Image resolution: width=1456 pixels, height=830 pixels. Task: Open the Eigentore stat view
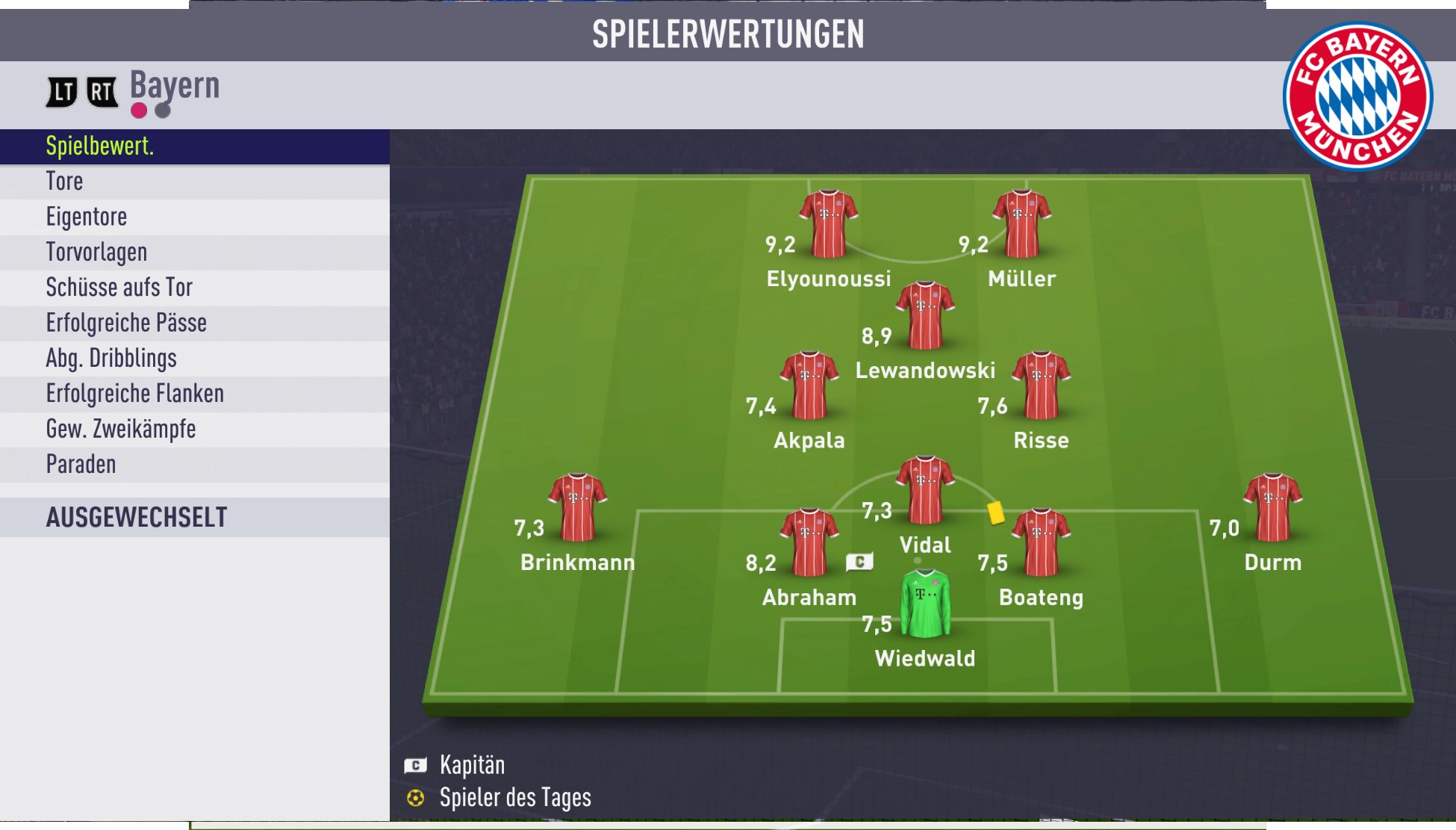coord(194,217)
